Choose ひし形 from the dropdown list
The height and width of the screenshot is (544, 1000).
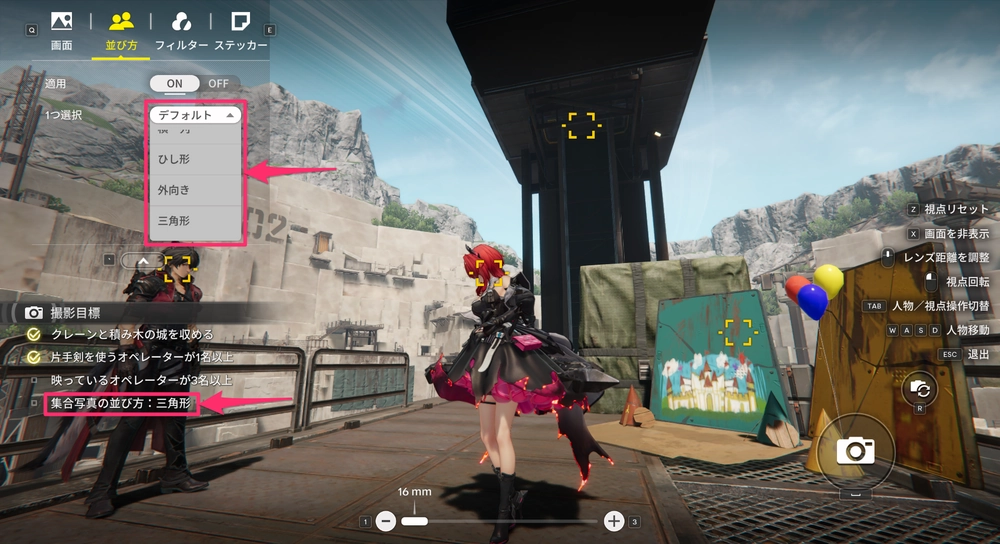(195, 158)
